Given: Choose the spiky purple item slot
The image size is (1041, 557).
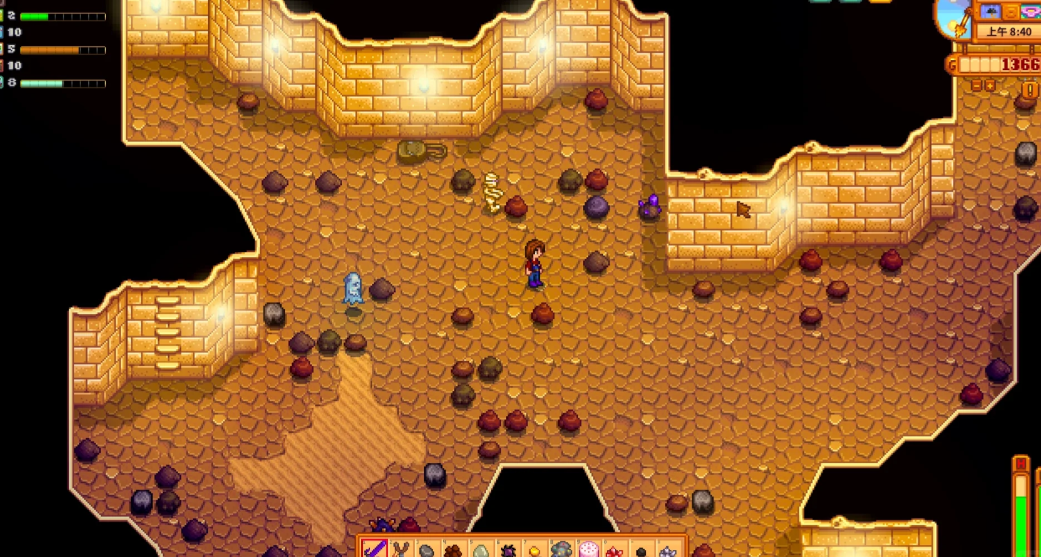Looking at the screenshot, I should pyautogui.click(x=508, y=550).
